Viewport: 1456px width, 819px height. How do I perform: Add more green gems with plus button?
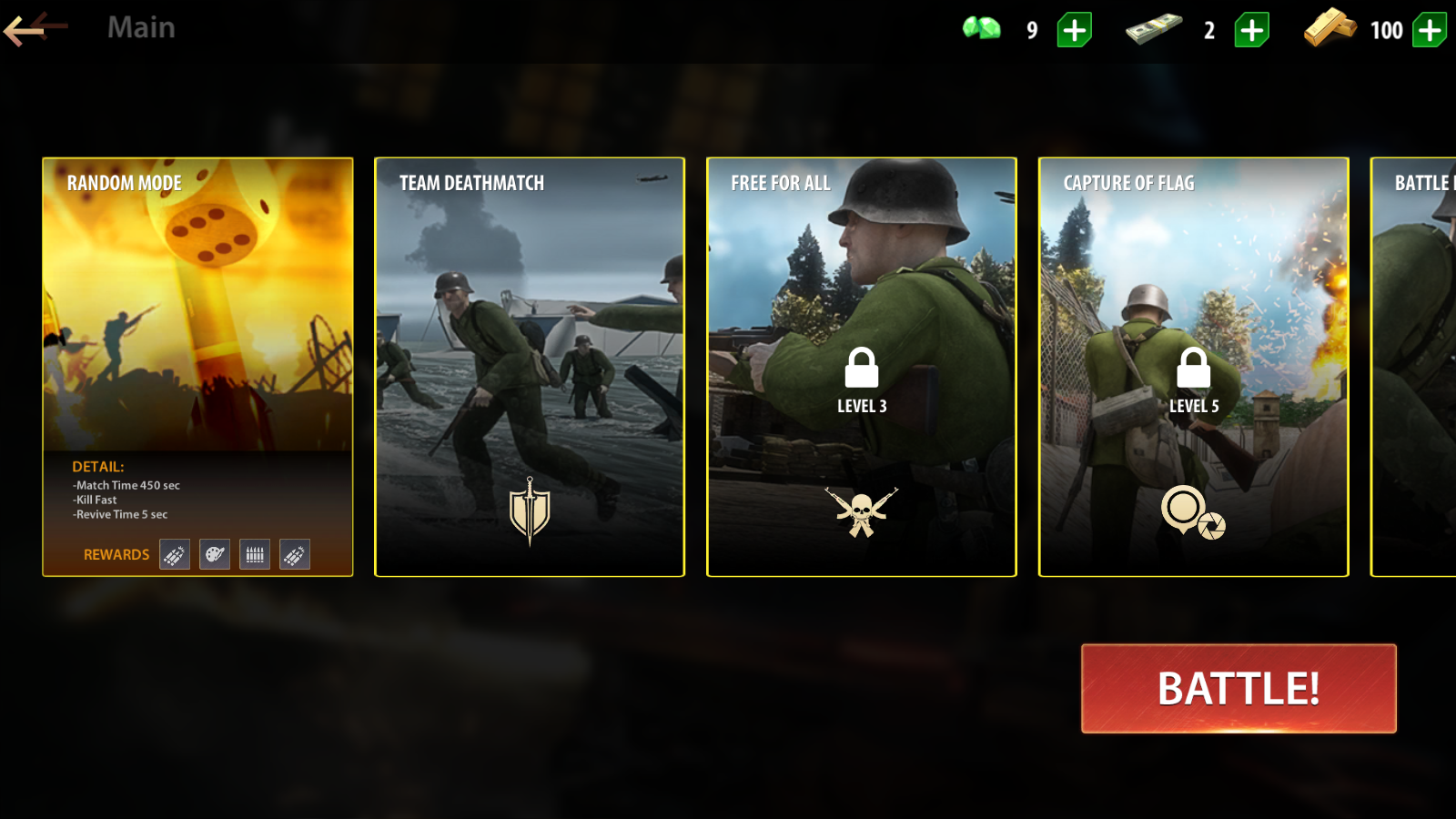(x=1074, y=30)
